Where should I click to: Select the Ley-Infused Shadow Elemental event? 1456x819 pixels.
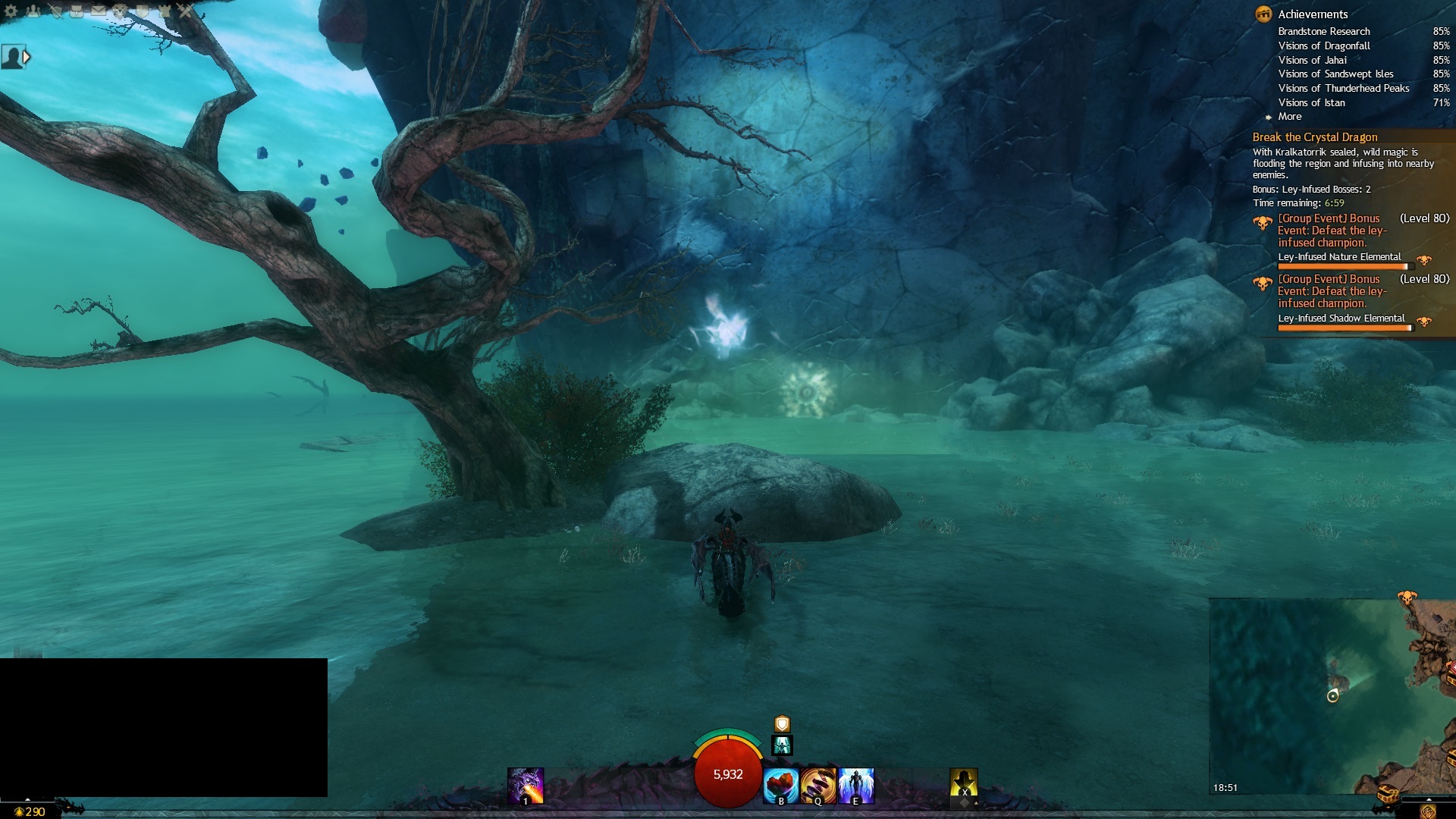coord(1341,318)
